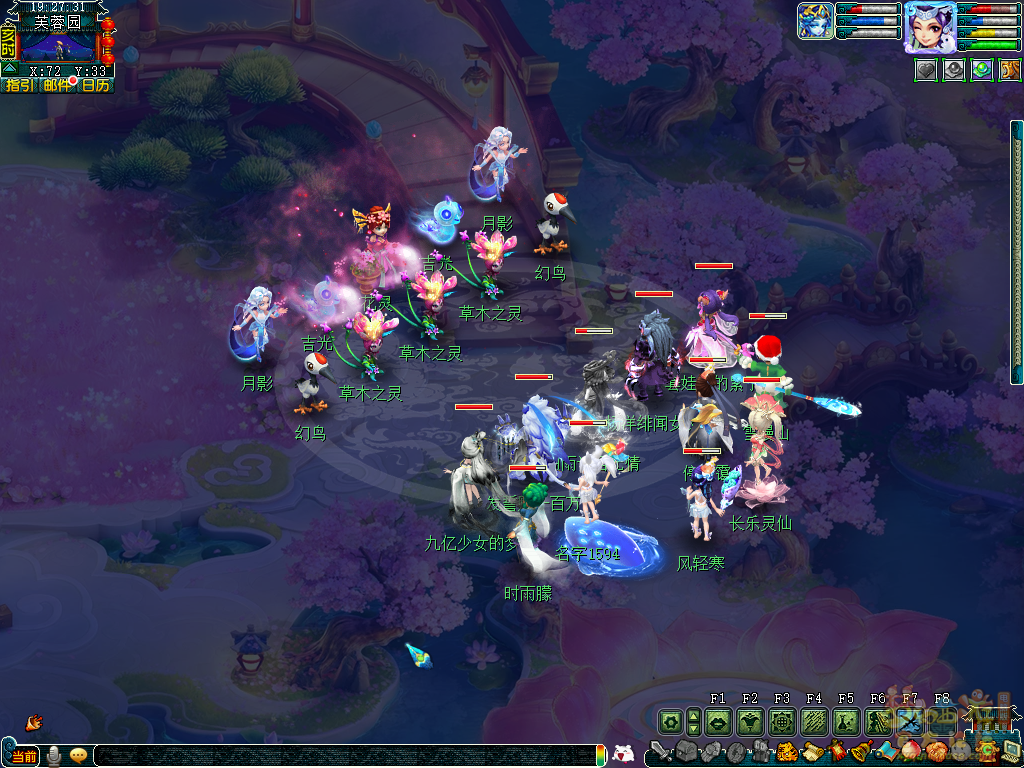Open the 指引 guide button
The height and width of the screenshot is (768, 1024).
click(x=19, y=86)
